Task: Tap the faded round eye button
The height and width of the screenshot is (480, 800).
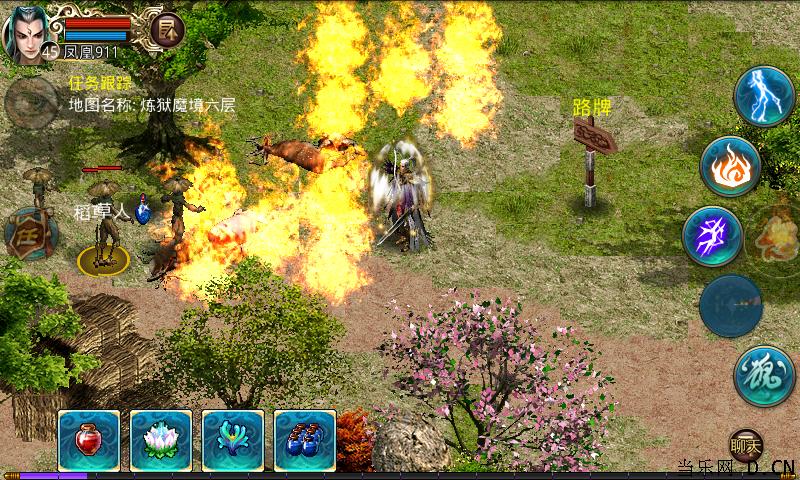Action: (30, 100)
